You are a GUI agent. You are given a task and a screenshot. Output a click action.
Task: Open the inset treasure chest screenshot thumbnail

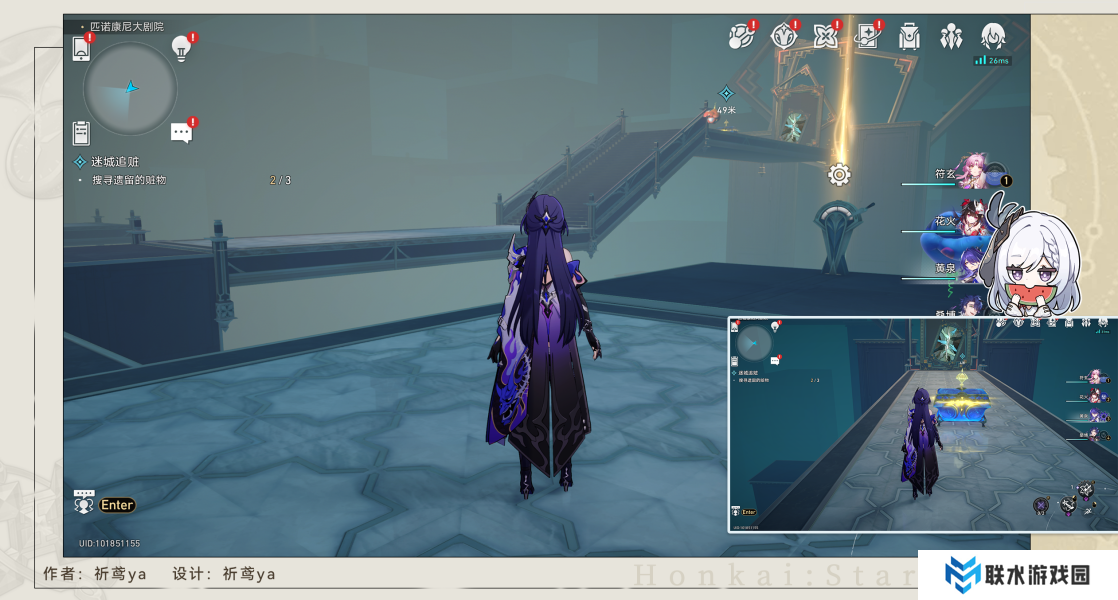coord(922,424)
